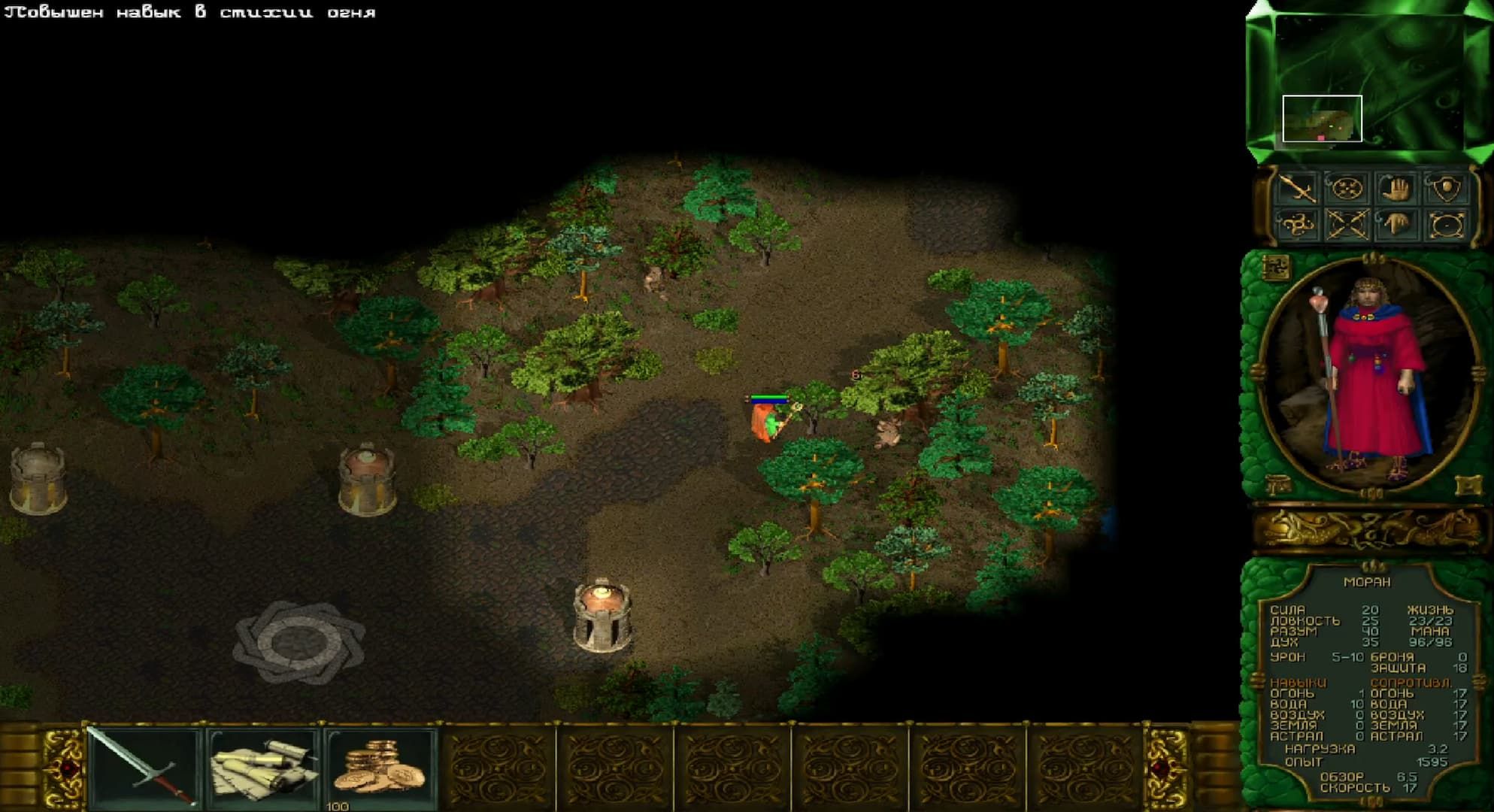
Task: Pick the scrolls slot in the inventory bar
Action: tap(263, 767)
